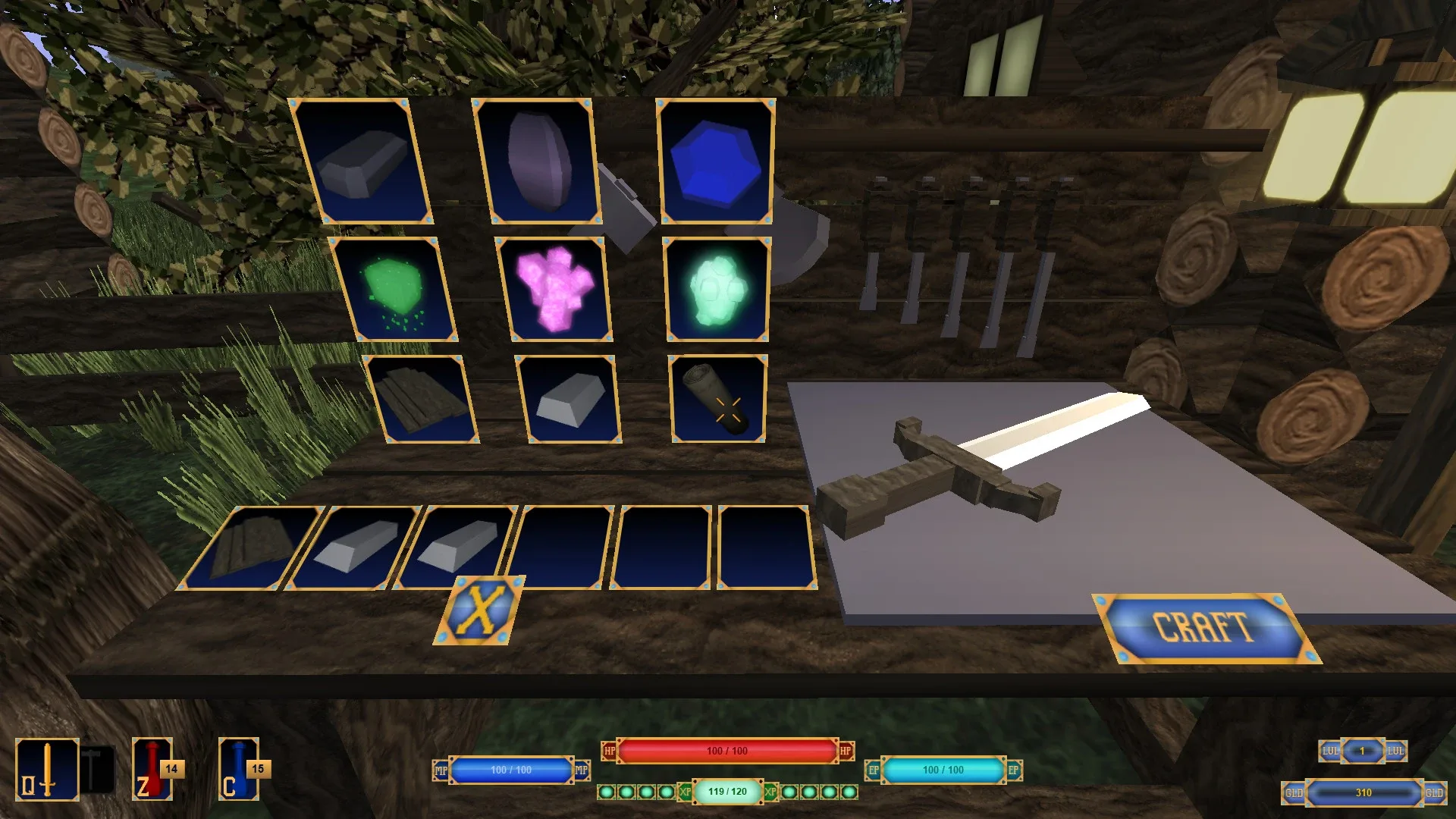Image resolution: width=1456 pixels, height=819 pixels.
Task: Select the pink crystal ingredient
Action: click(x=559, y=290)
